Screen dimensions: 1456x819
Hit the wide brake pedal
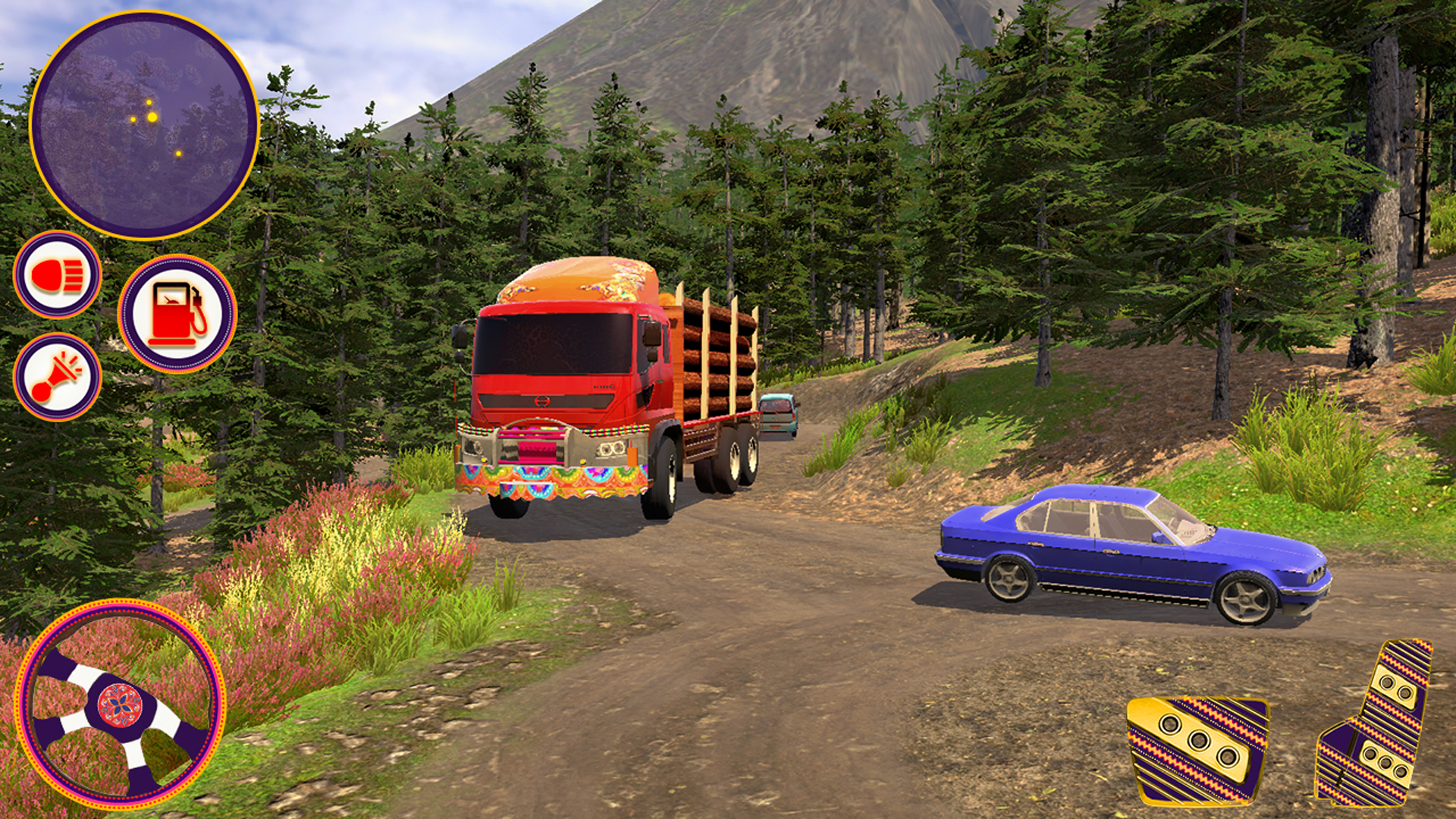pos(1198,749)
